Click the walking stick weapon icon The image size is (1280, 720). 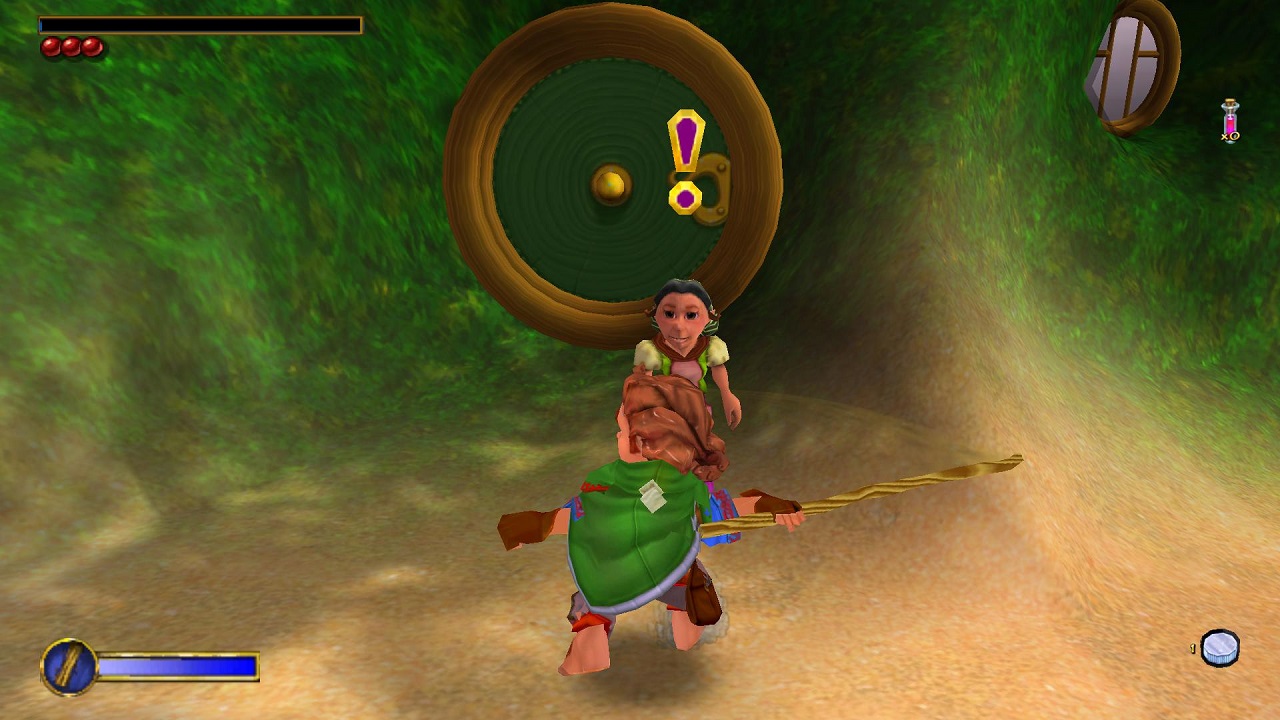pyautogui.click(x=69, y=666)
